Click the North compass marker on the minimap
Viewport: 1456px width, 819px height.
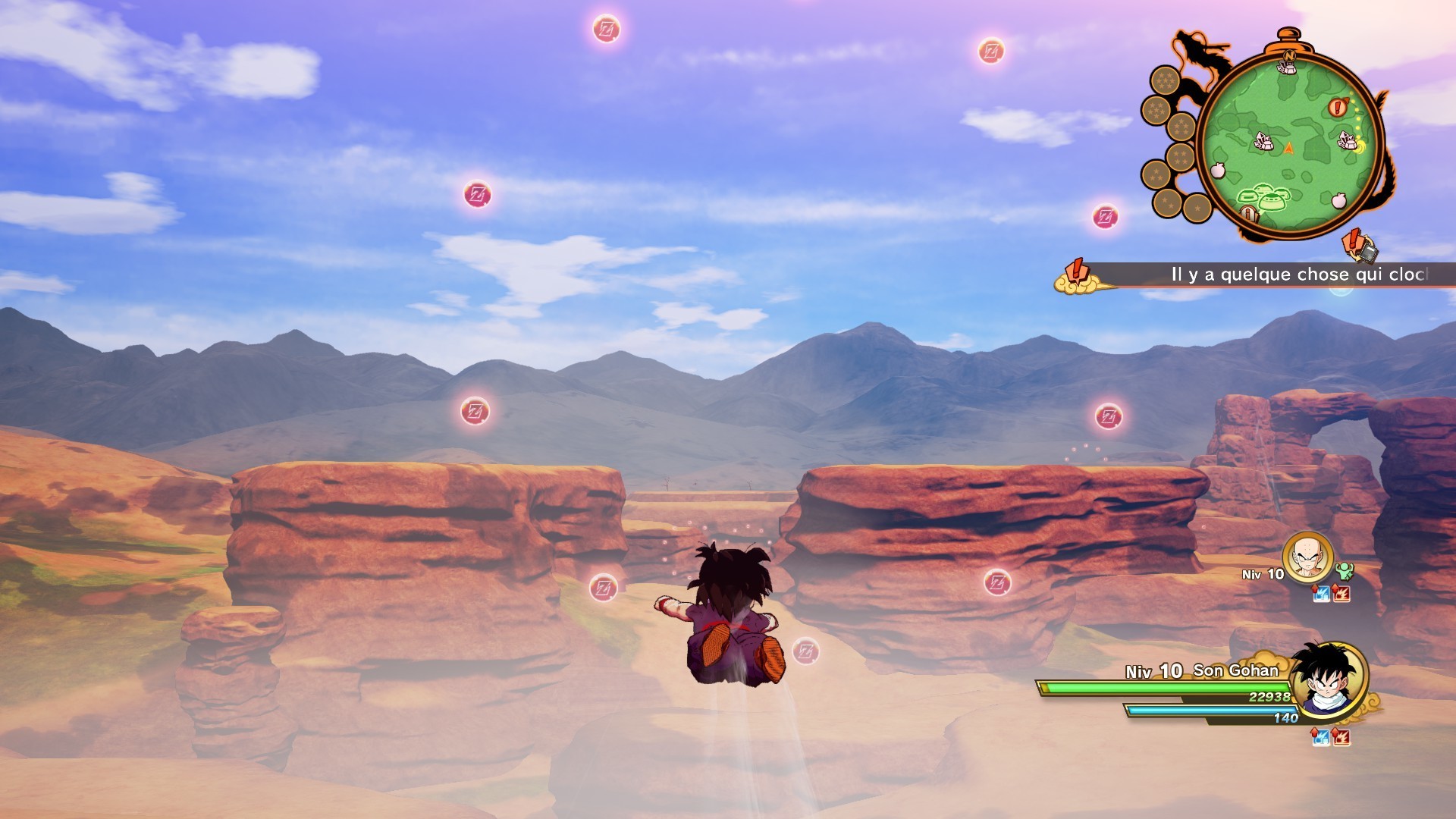click(1289, 56)
